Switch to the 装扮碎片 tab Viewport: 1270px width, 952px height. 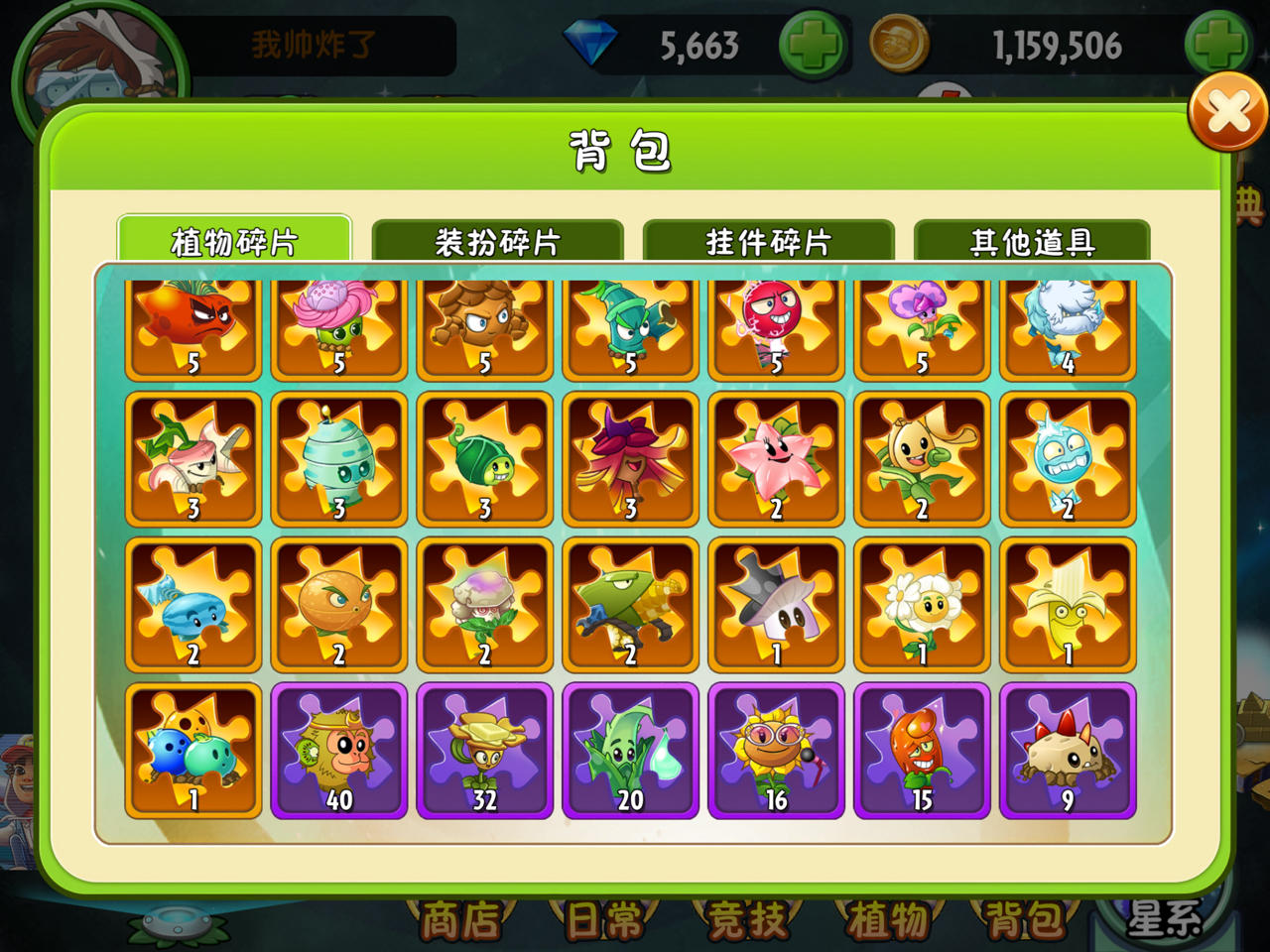(496, 238)
